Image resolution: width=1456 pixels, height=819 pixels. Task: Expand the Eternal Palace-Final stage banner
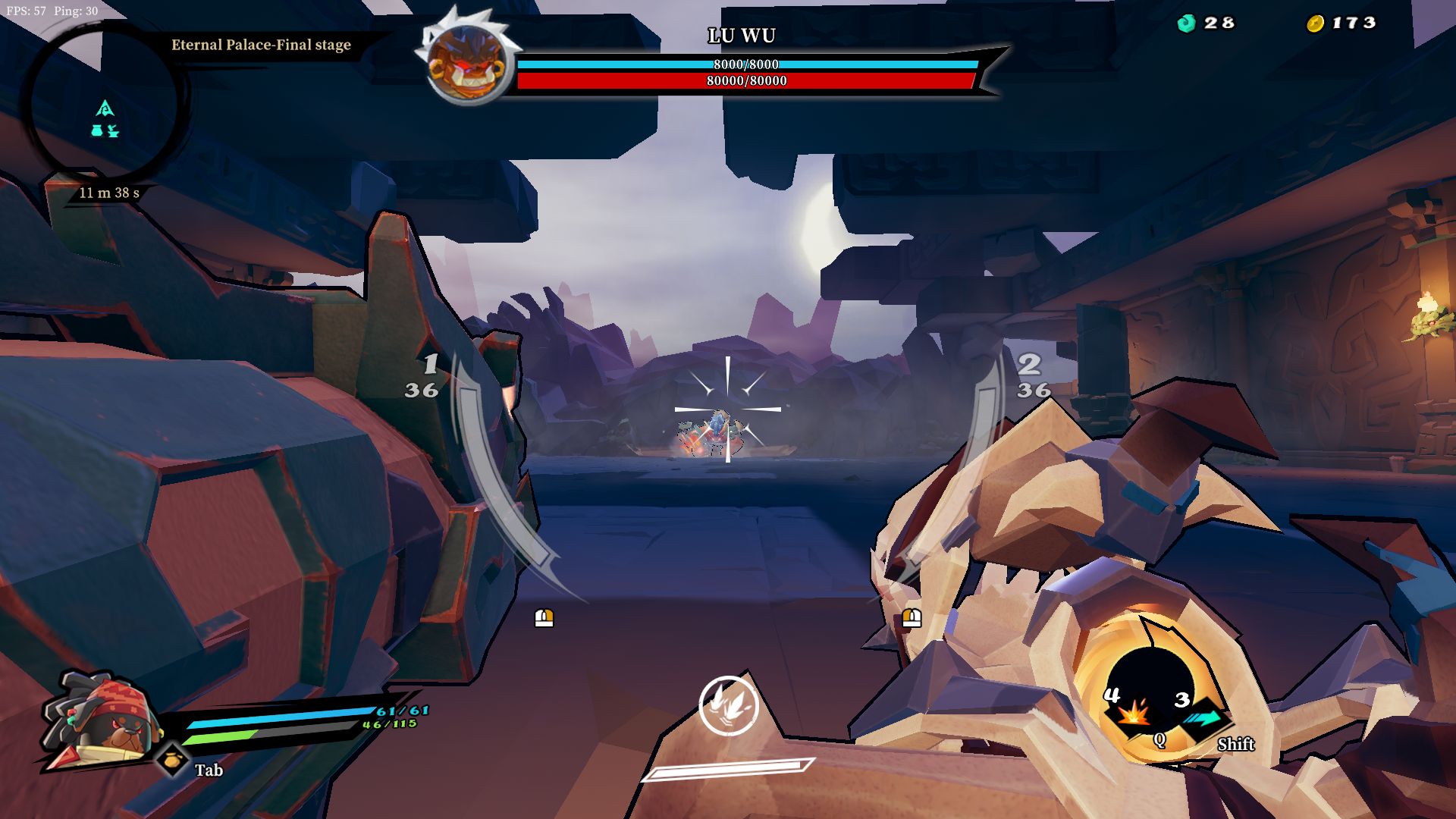click(261, 45)
